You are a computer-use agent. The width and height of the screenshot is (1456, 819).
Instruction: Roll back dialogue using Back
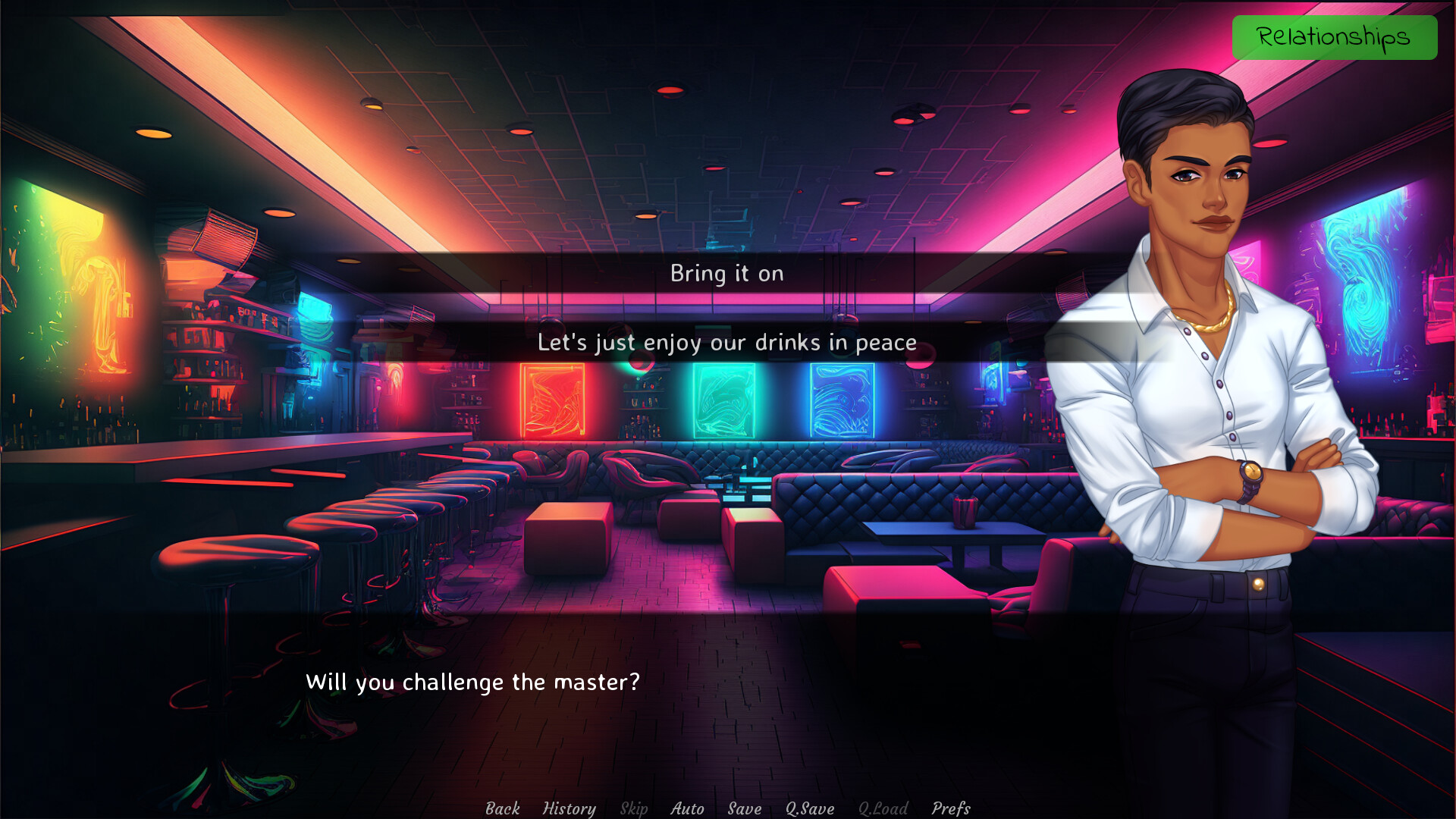(502, 808)
